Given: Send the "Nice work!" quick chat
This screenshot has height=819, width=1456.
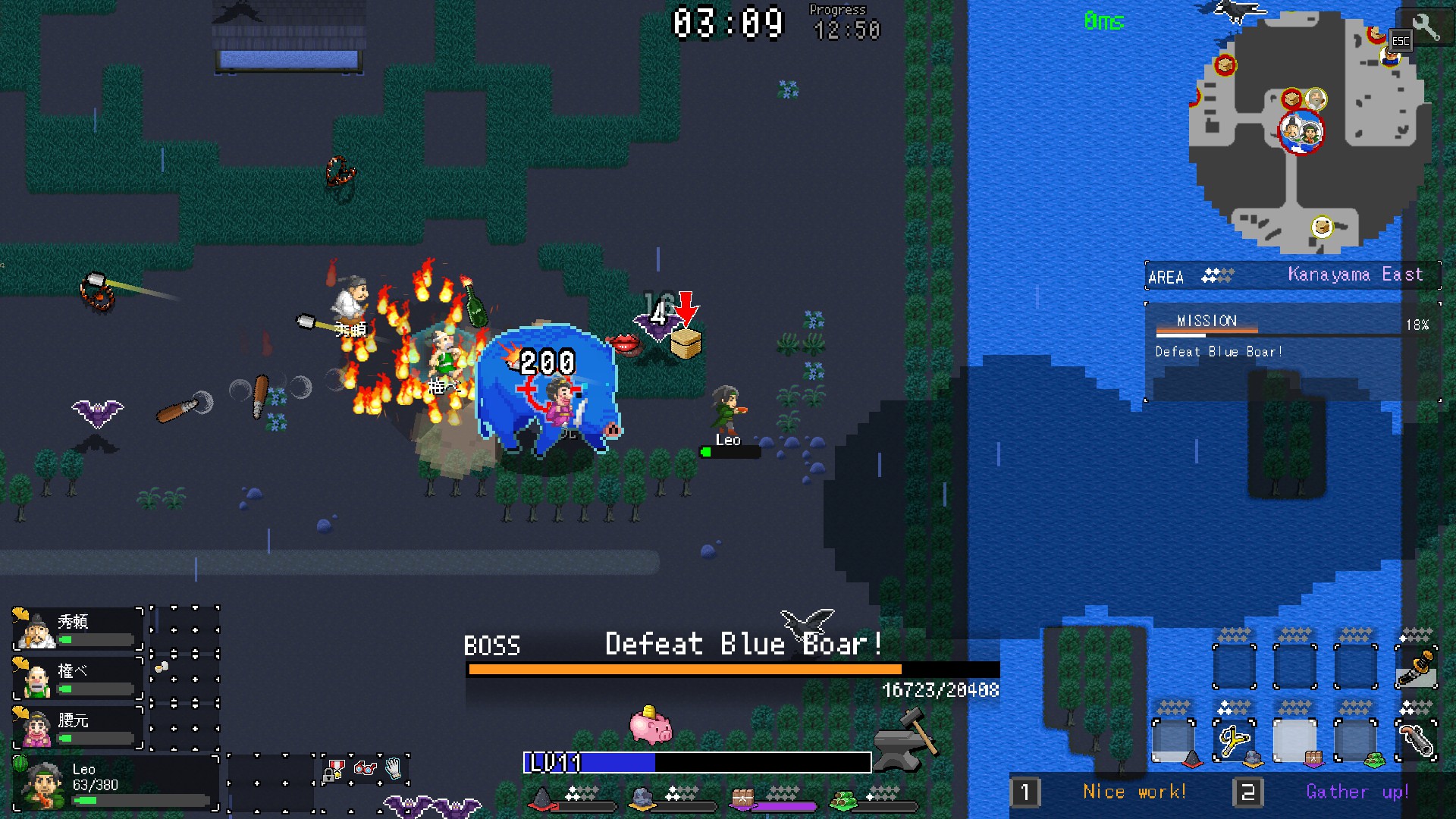Looking at the screenshot, I should coord(1133,792).
